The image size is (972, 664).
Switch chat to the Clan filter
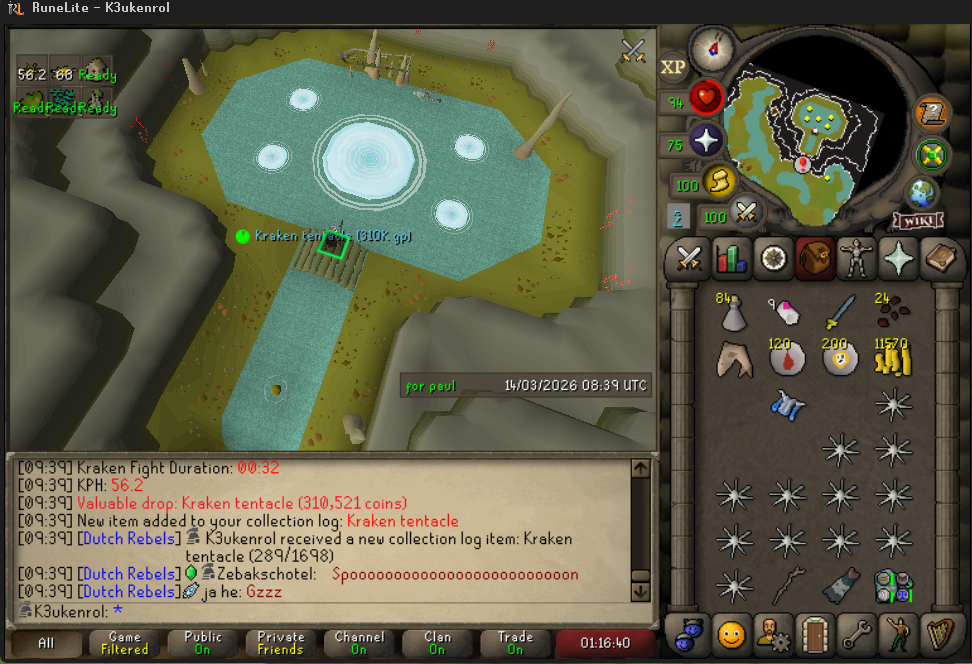coord(437,643)
